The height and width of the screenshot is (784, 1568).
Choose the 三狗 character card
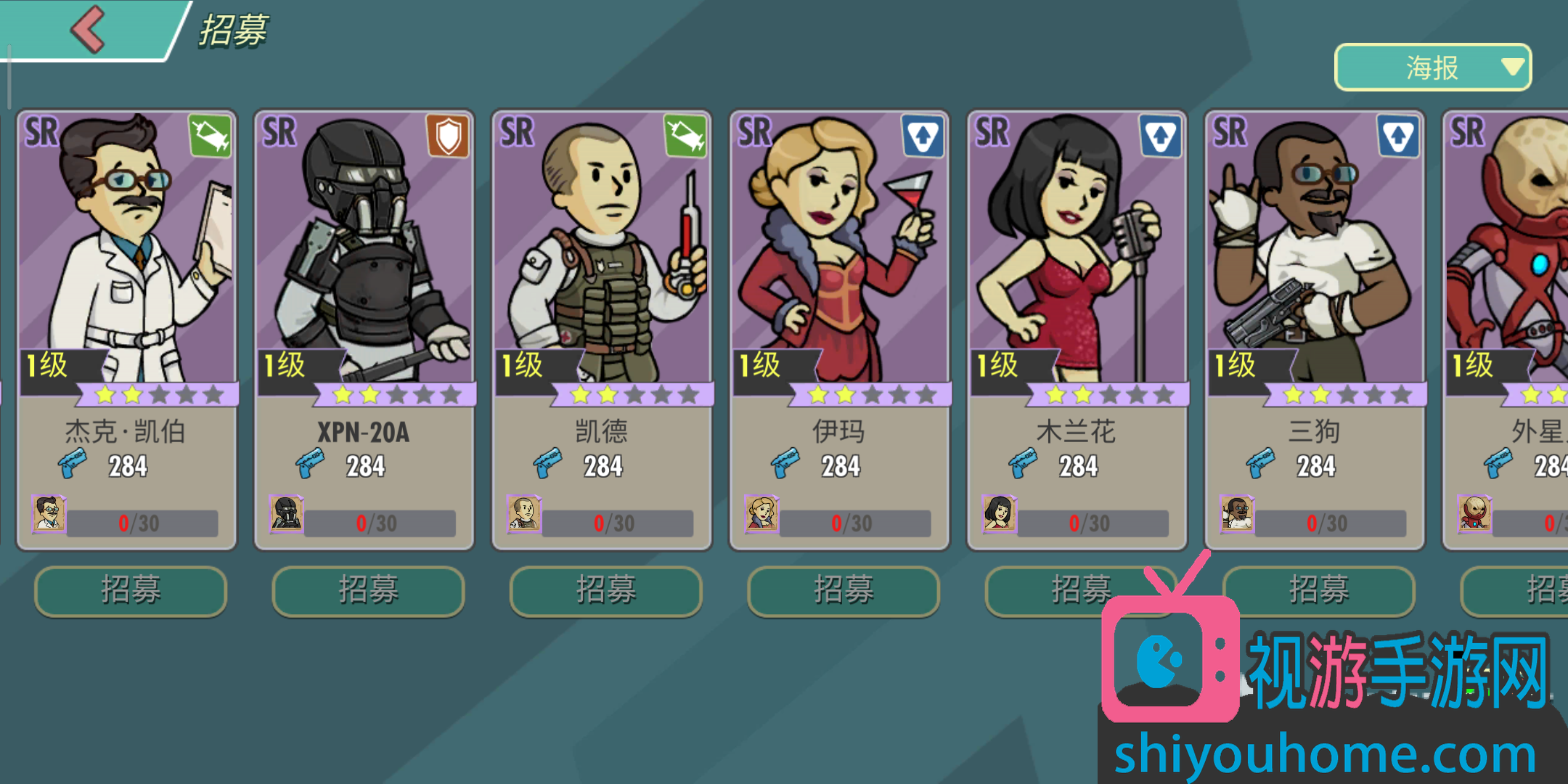(x=1315, y=327)
